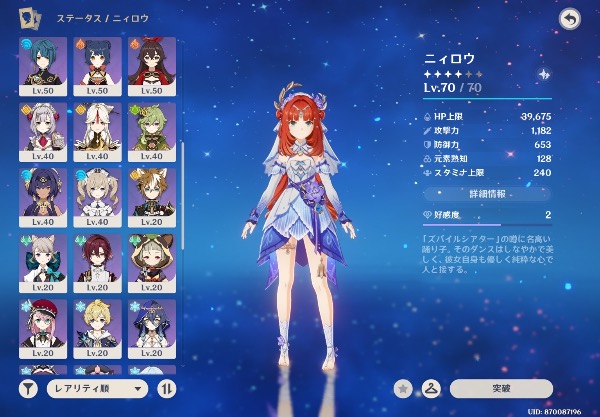Click the sparkle icon beside the rarity stars
600x417 pixels.
(543, 74)
